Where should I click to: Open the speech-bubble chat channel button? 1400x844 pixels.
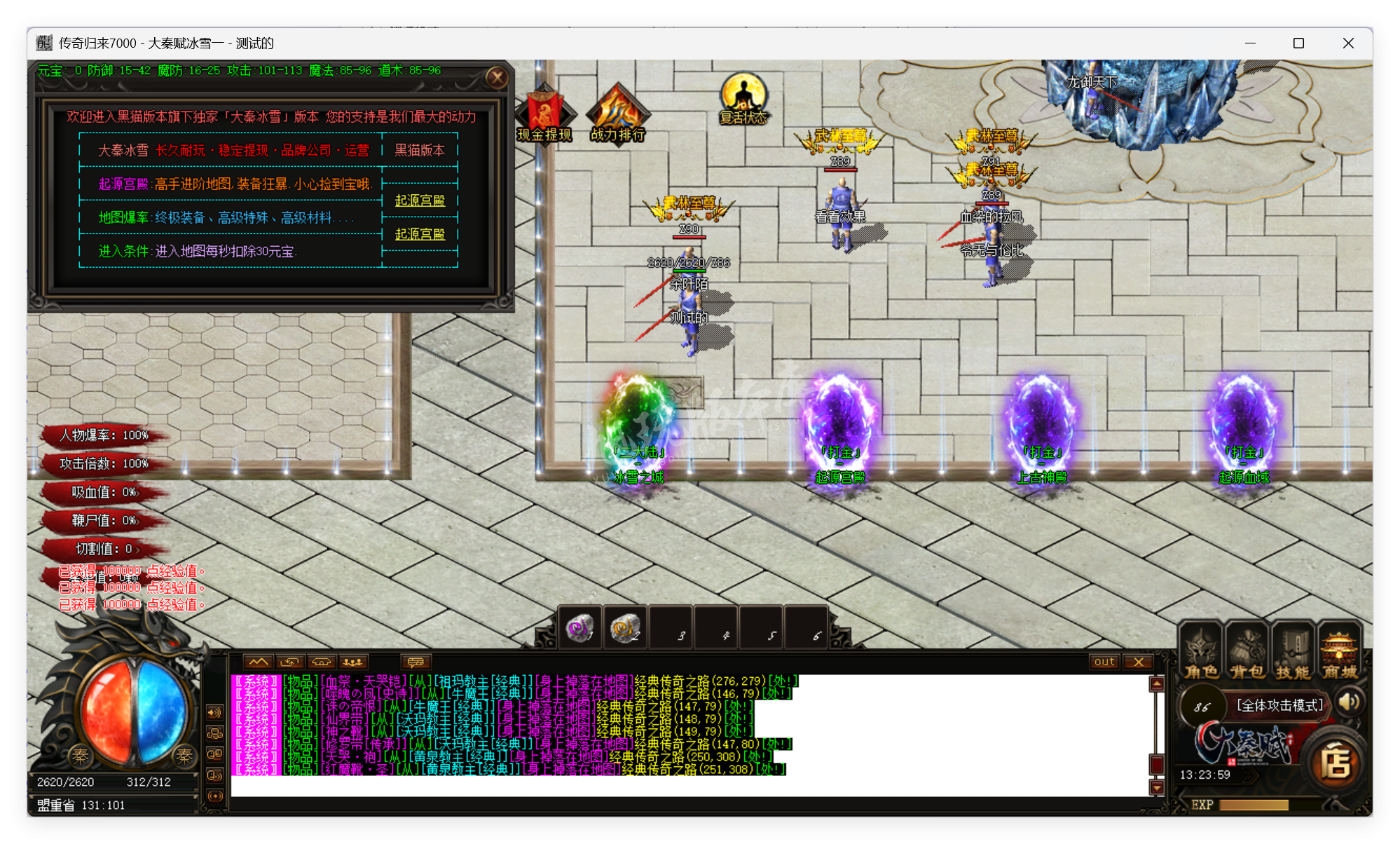coord(416,662)
